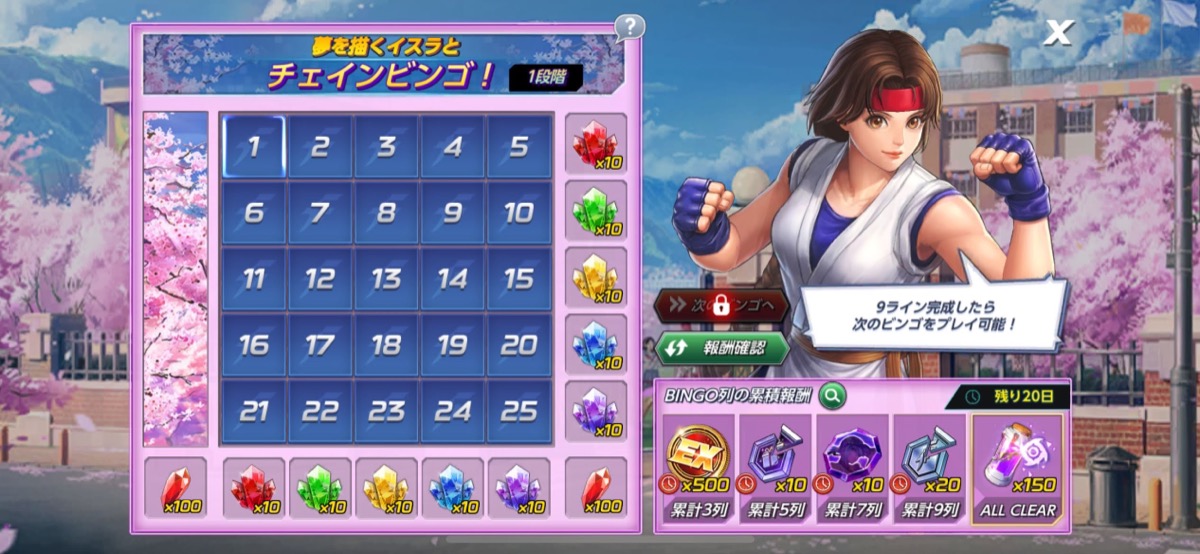The height and width of the screenshot is (554, 1200).
Task: Pick bingo tile number 17
Action: 319,345
